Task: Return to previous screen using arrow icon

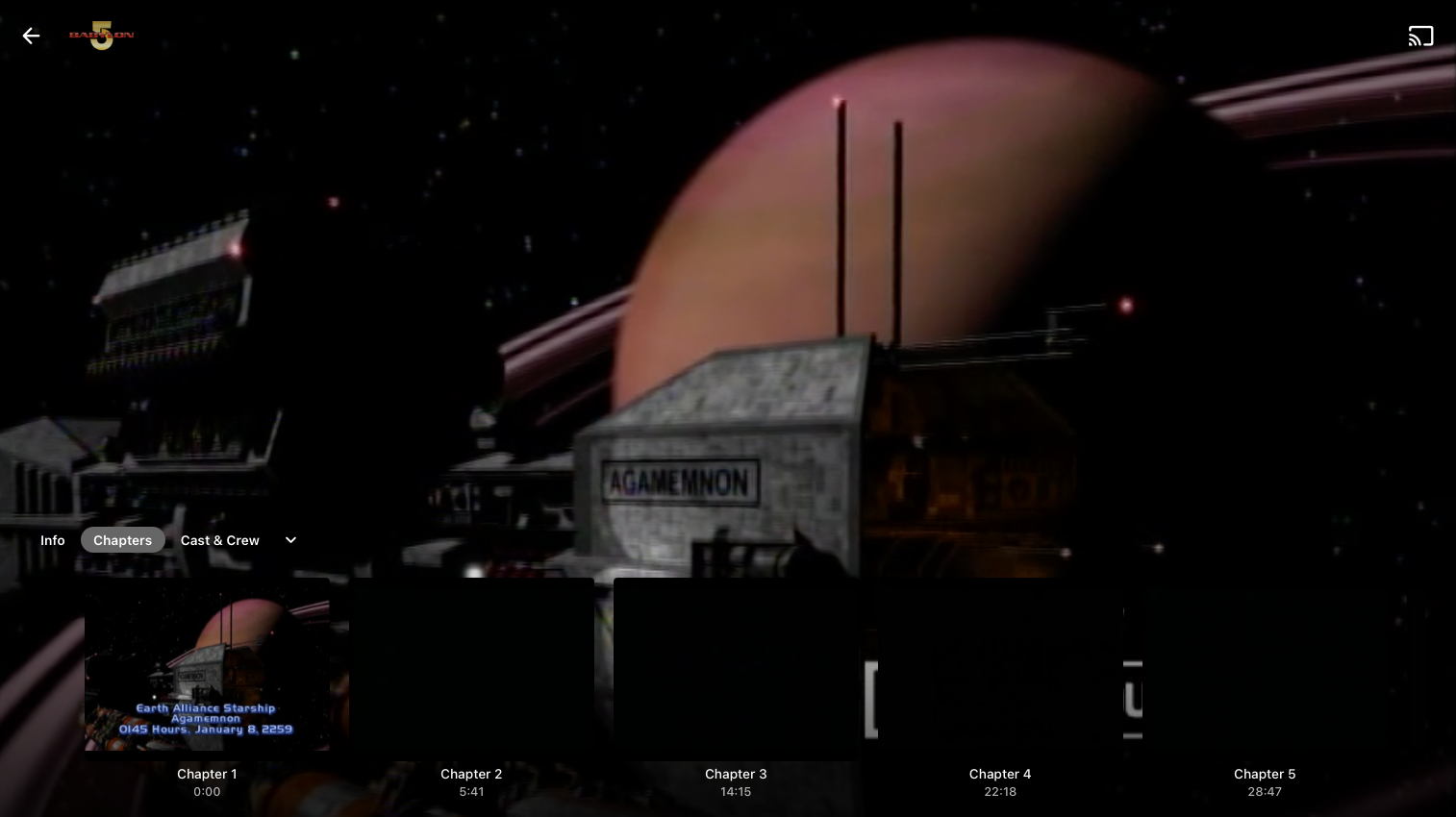Action: 32,36
